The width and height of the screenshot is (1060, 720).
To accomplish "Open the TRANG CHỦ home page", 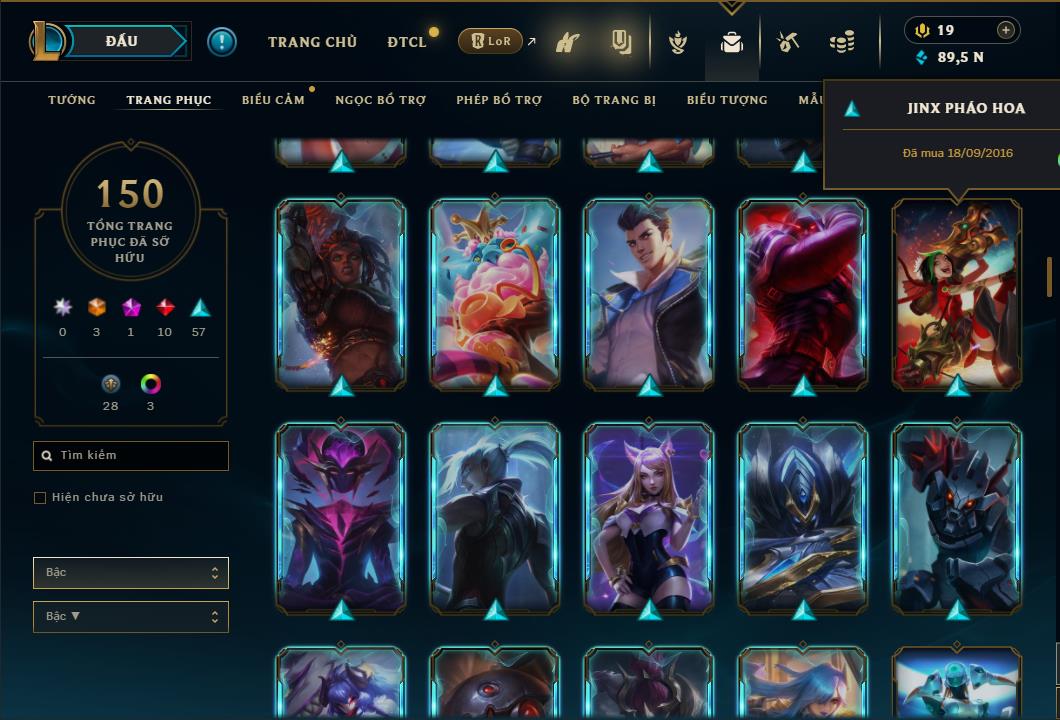I will coord(312,42).
